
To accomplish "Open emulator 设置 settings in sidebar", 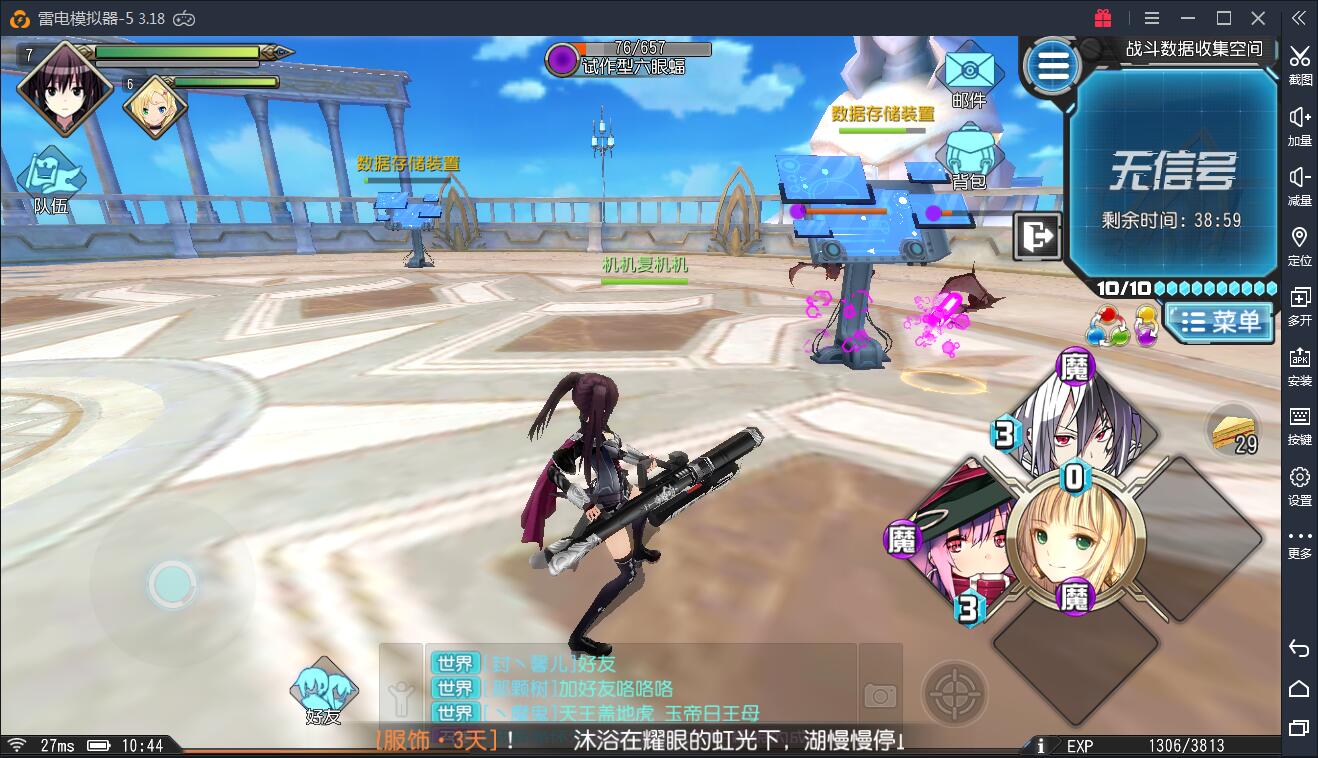I will pyautogui.click(x=1299, y=484).
